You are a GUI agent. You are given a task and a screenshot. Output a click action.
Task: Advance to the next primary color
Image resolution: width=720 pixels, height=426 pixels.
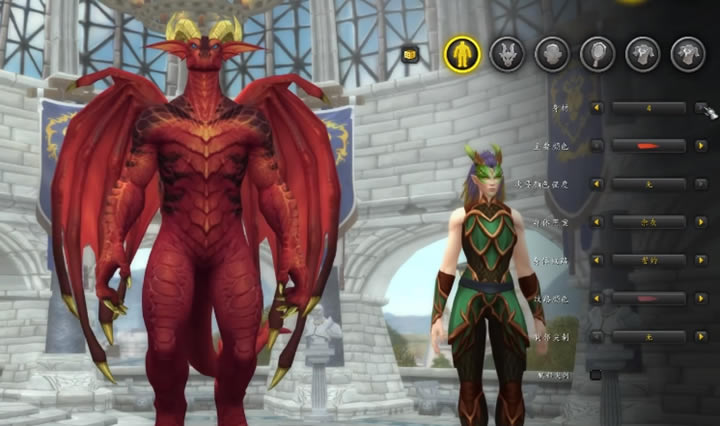701,146
